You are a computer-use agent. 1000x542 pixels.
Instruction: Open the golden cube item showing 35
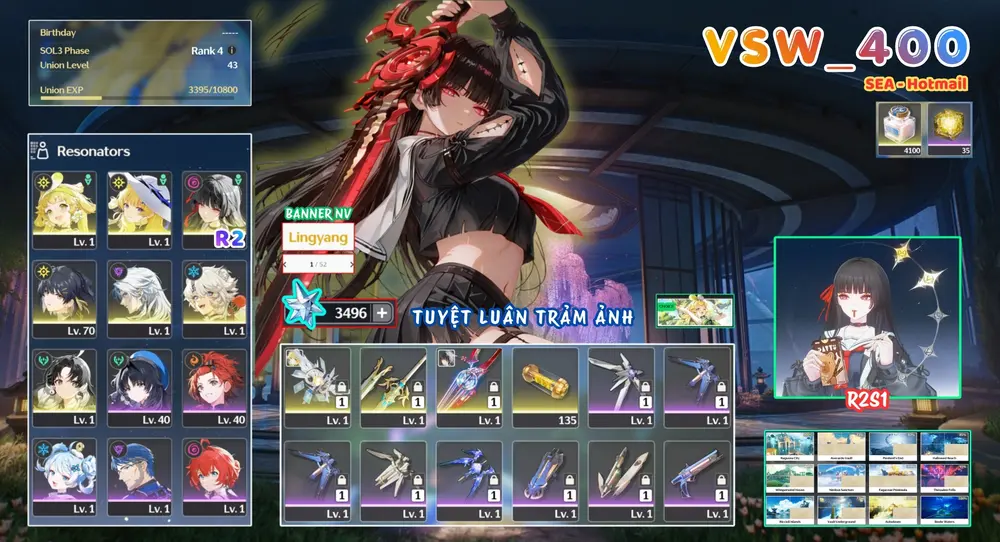(x=948, y=130)
